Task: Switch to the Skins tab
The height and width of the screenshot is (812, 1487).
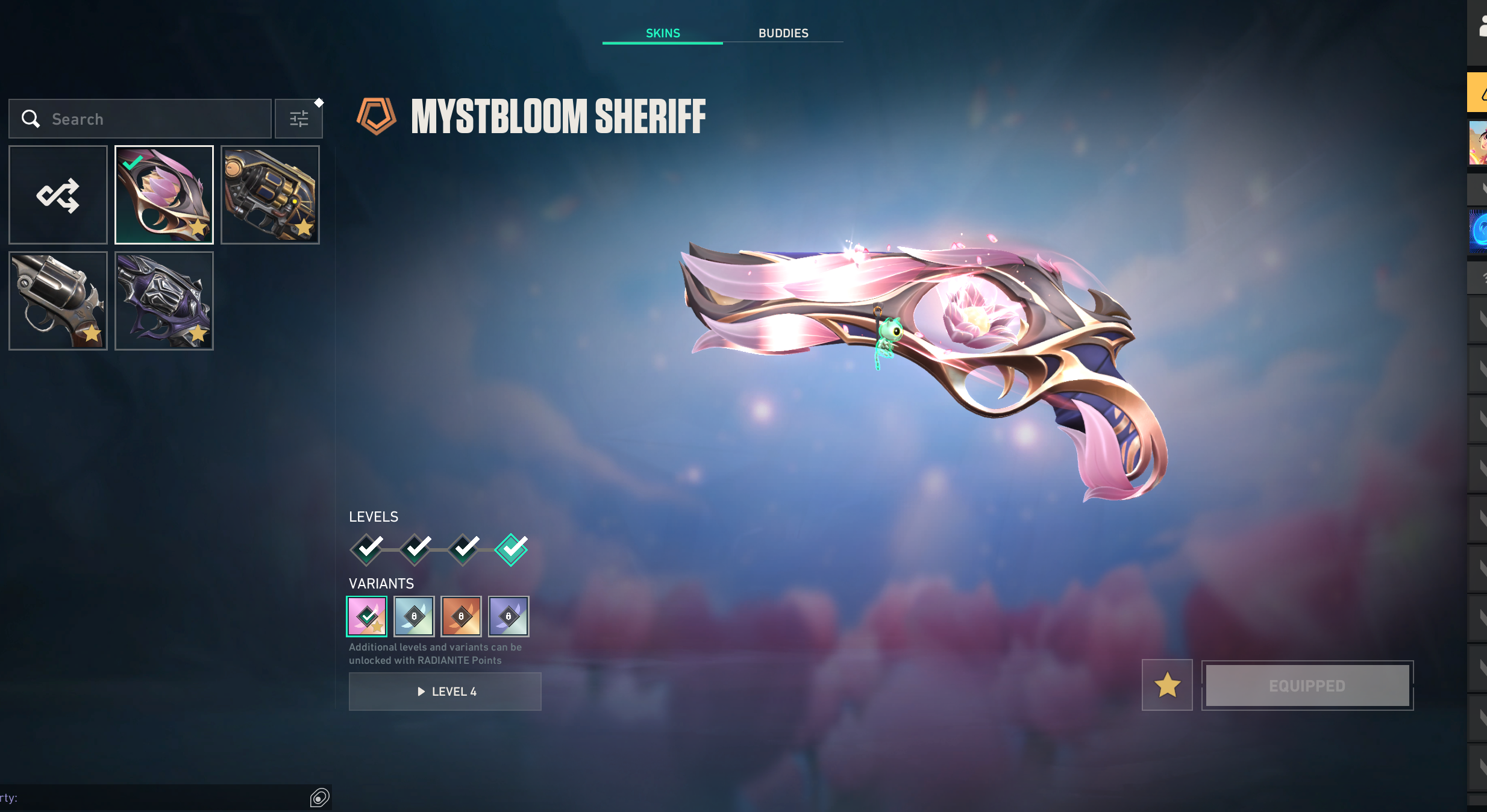Action: [x=663, y=33]
